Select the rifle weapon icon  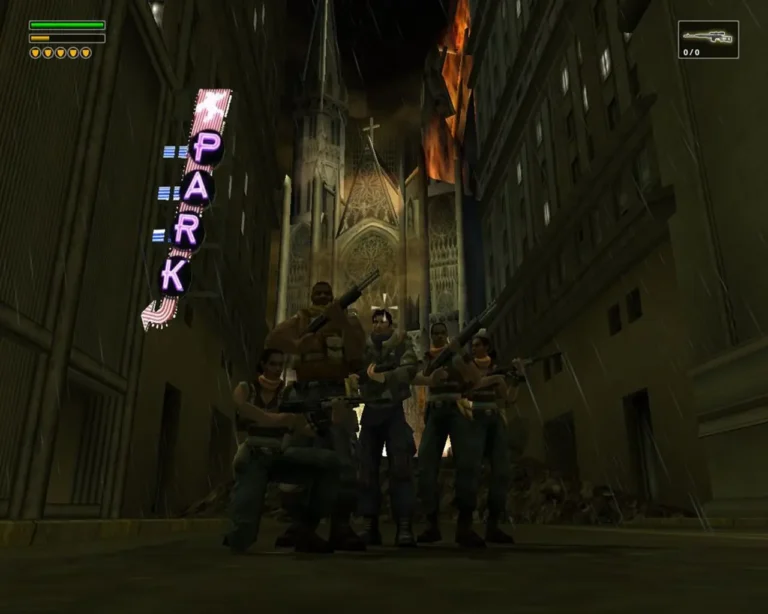[708, 37]
